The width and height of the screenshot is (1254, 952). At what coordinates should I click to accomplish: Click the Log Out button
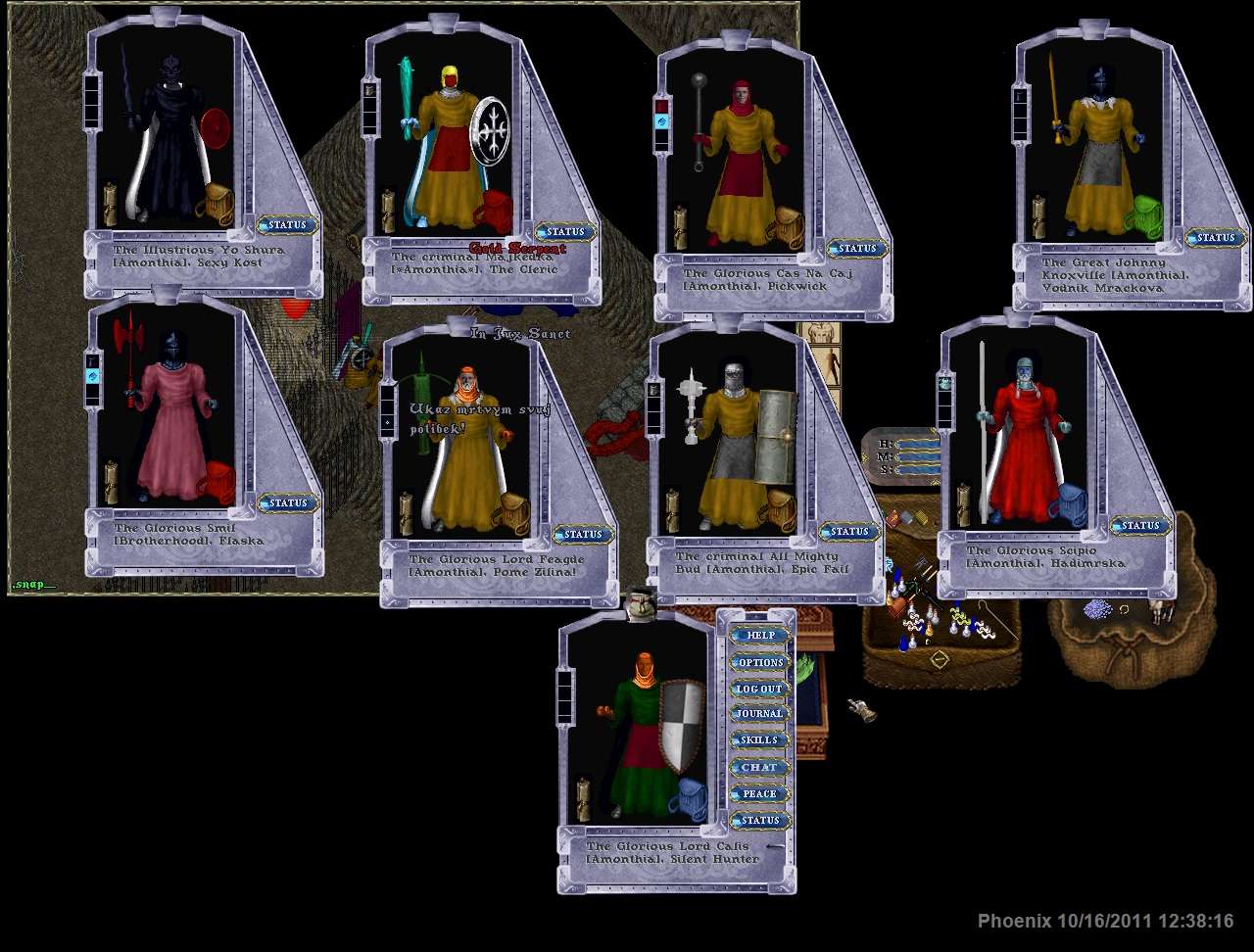click(x=760, y=689)
